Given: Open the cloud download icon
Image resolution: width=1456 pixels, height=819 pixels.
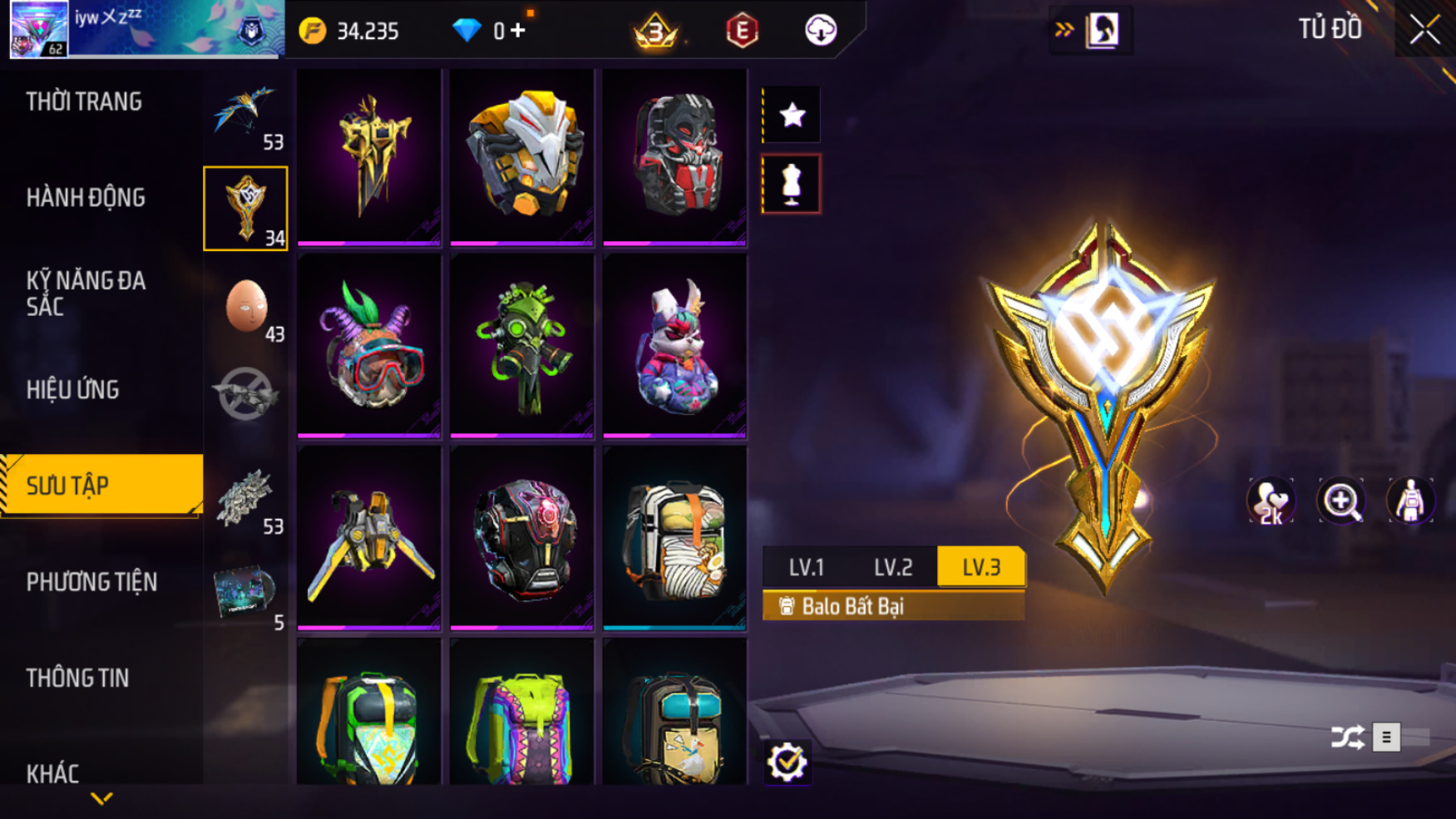Looking at the screenshot, I should [820, 31].
